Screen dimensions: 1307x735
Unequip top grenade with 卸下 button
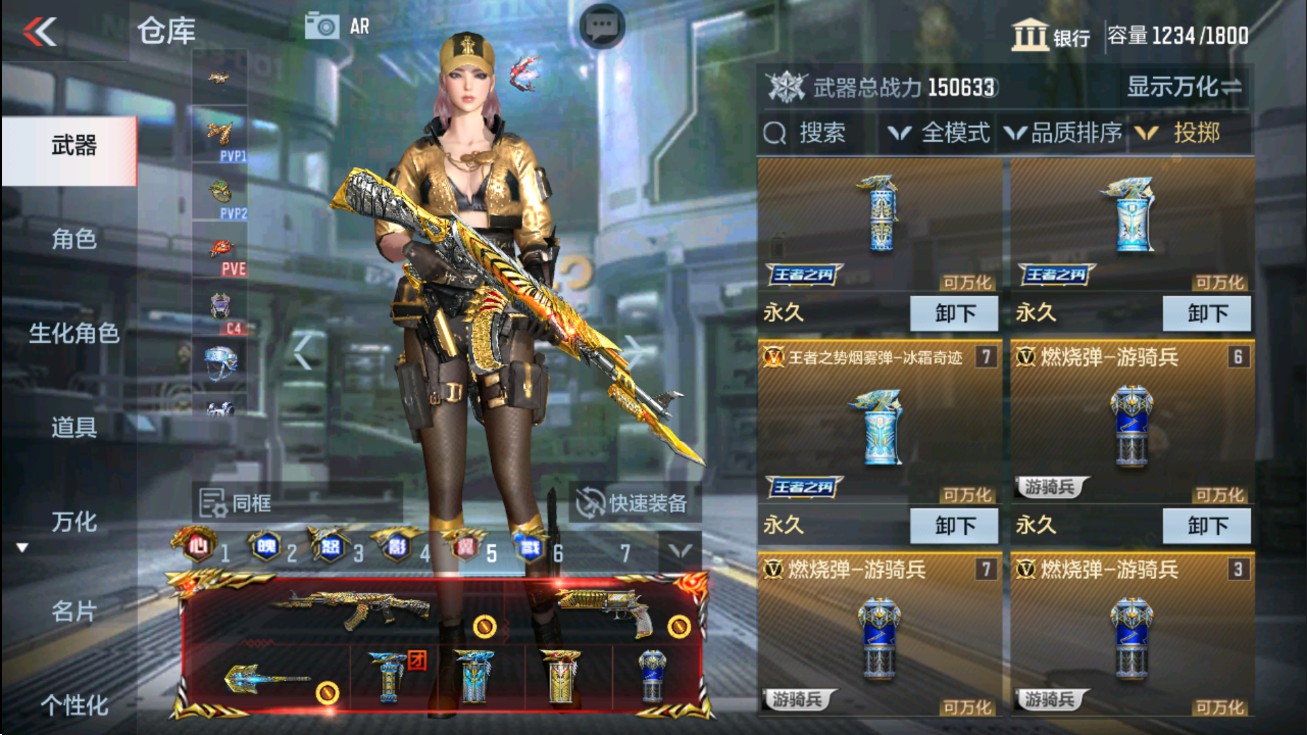953,313
